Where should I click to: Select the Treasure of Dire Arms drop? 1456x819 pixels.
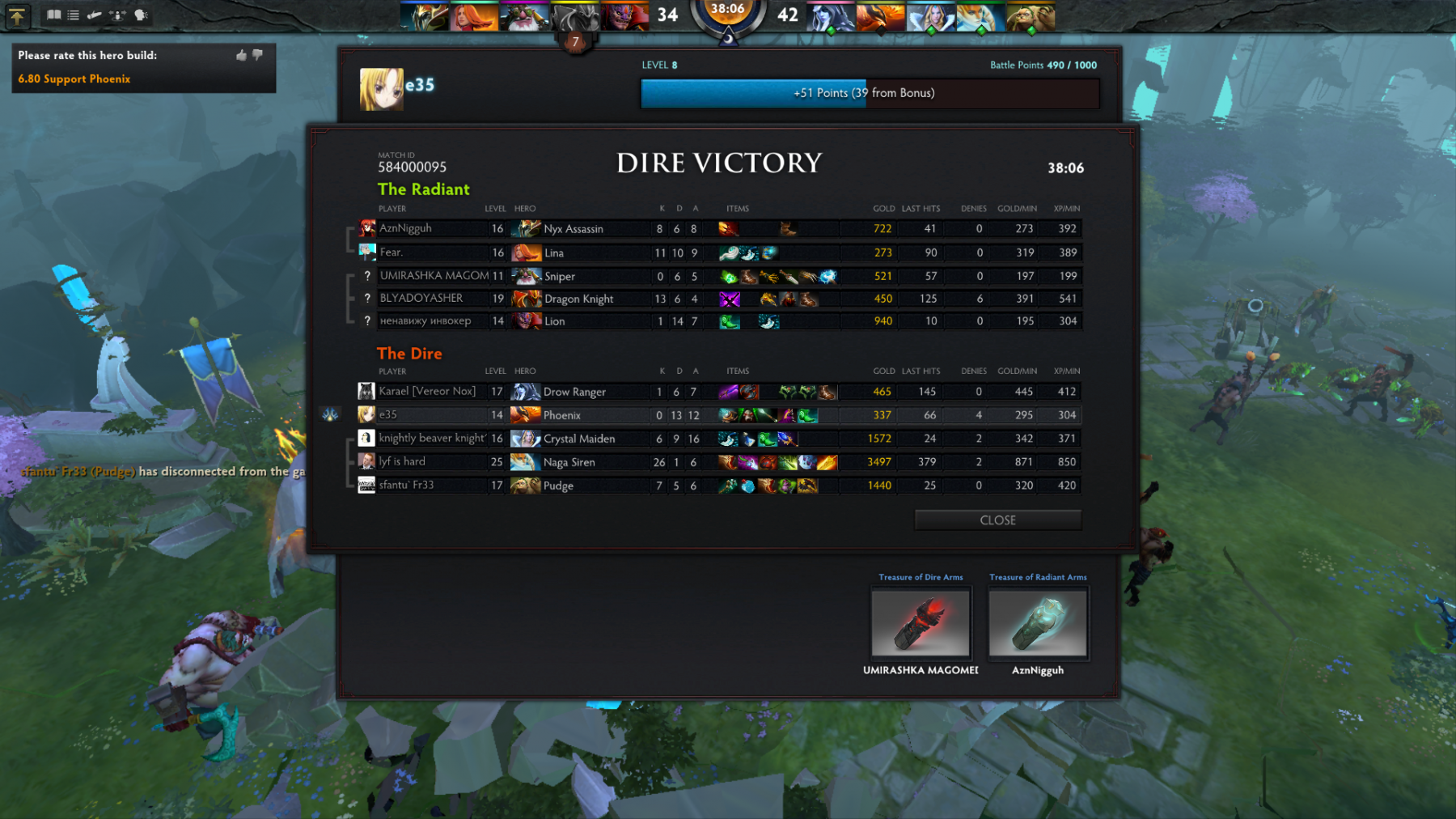(921, 622)
